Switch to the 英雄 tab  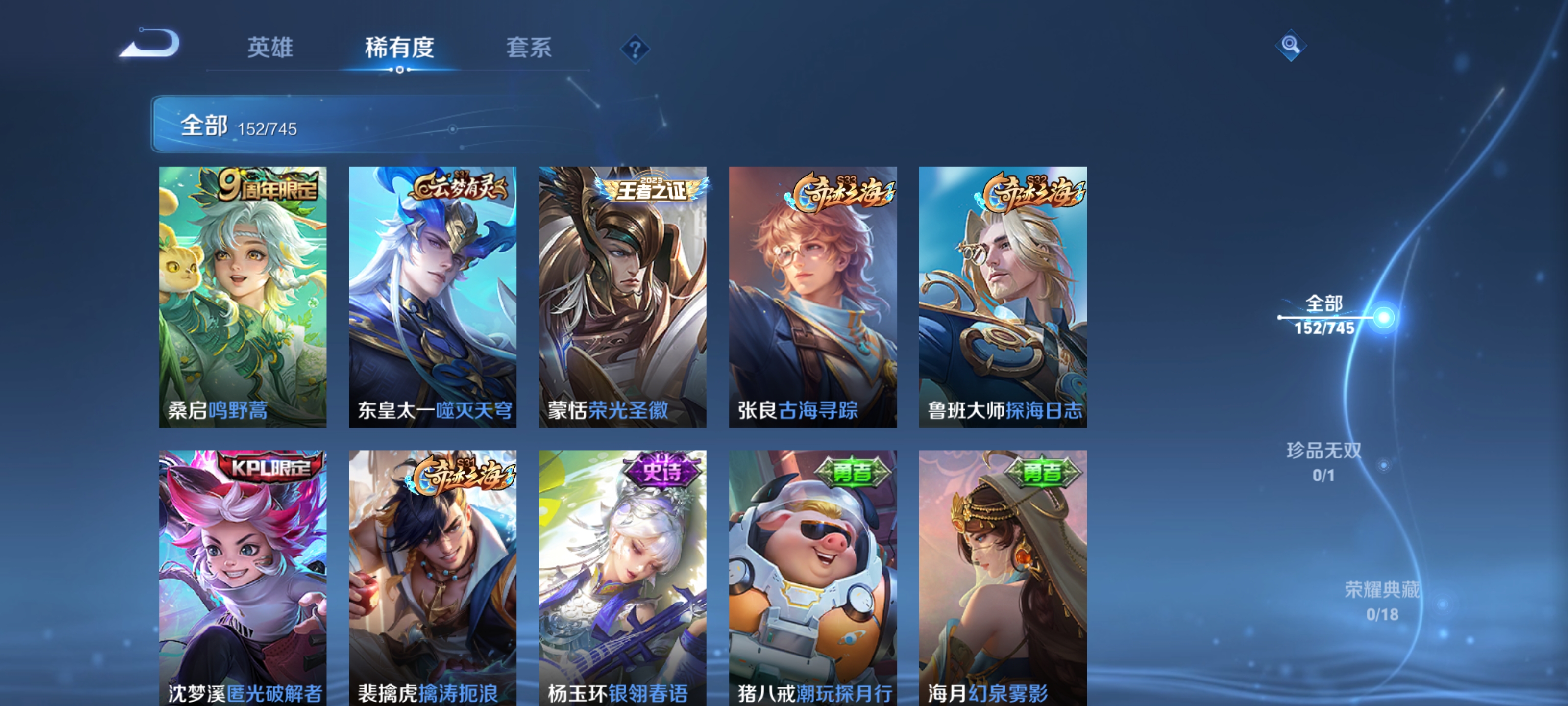(x=271, y=49)
